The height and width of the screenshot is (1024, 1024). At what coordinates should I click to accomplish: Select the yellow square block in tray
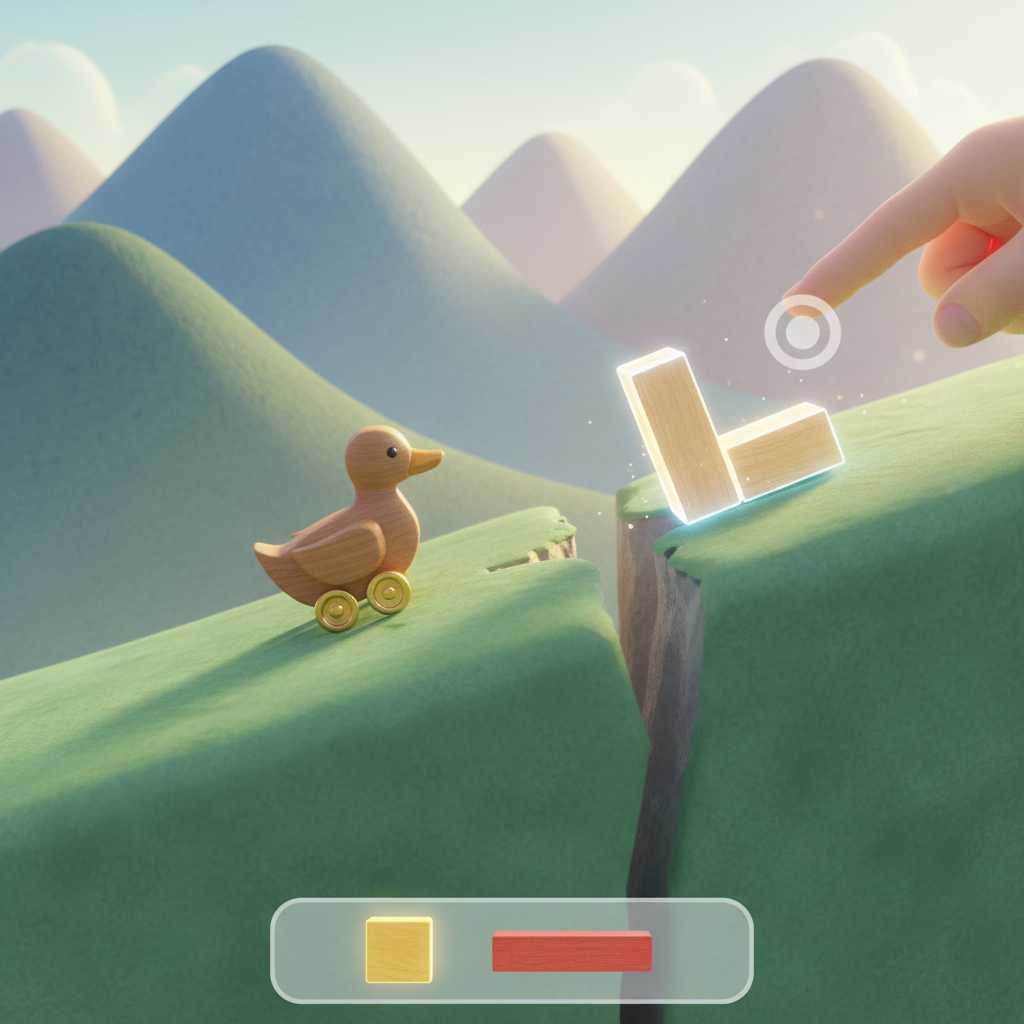[399, 950]
